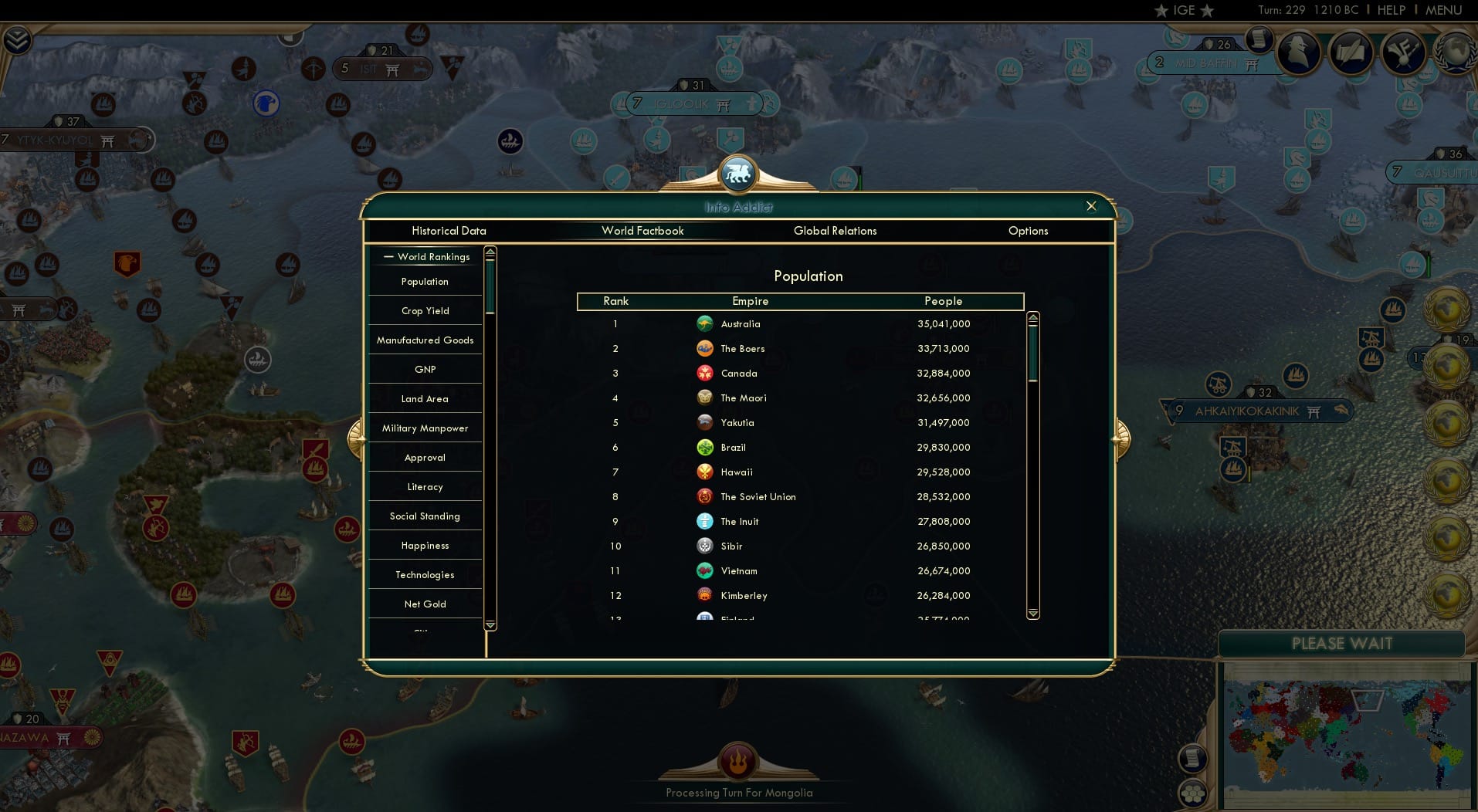Screen dimensions: 1478x812
Task: Open HELP from the top bar
Action: pos(1390,11)
